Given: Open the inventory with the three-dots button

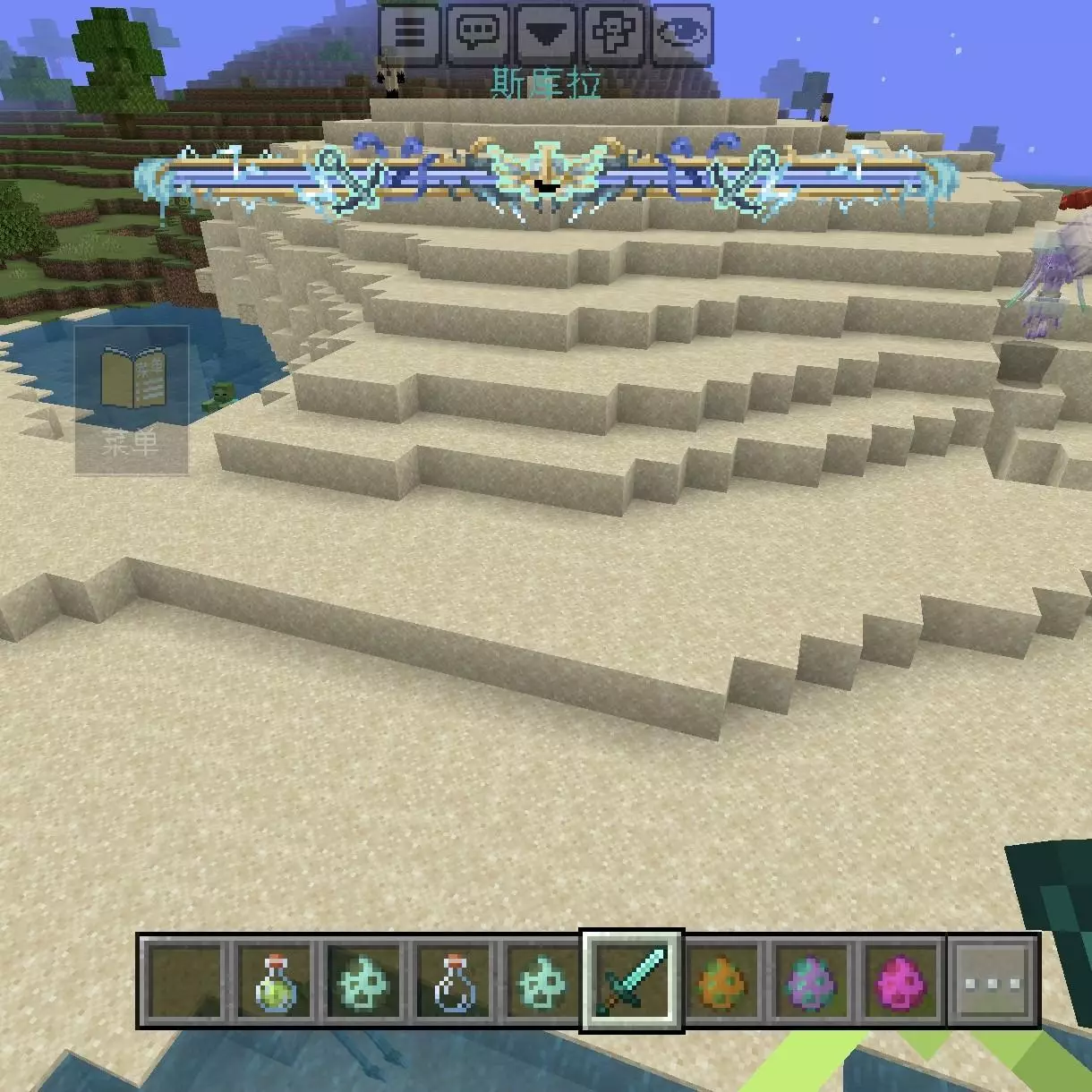Looking at the screenshot, I should coord(993,981).
